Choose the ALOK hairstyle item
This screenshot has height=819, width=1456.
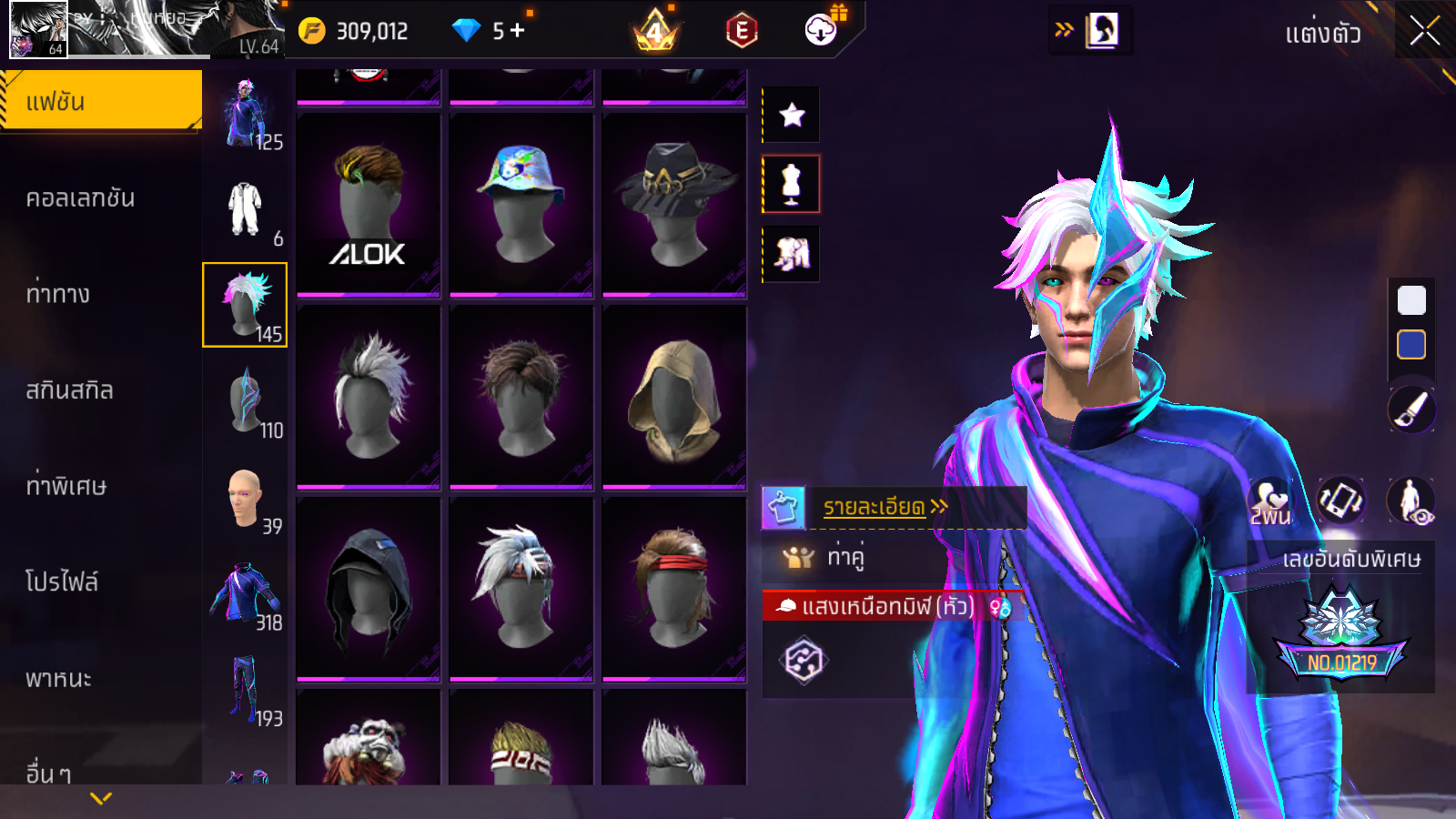click(x=368, y=206)
